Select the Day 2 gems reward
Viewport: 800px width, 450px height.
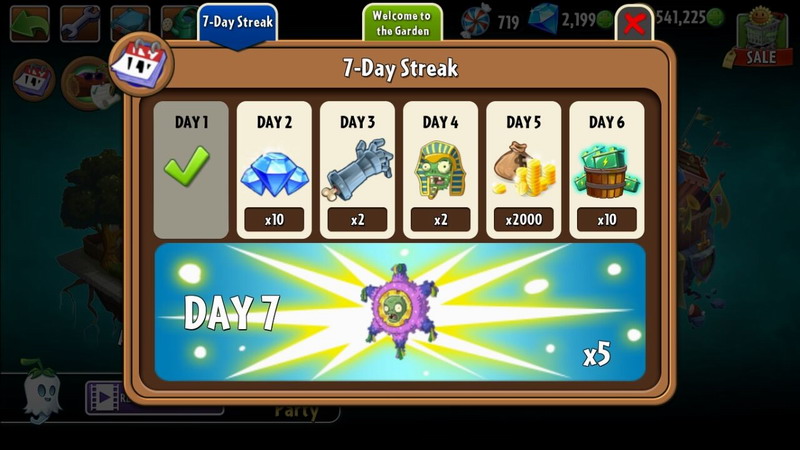tap(274, 169)
